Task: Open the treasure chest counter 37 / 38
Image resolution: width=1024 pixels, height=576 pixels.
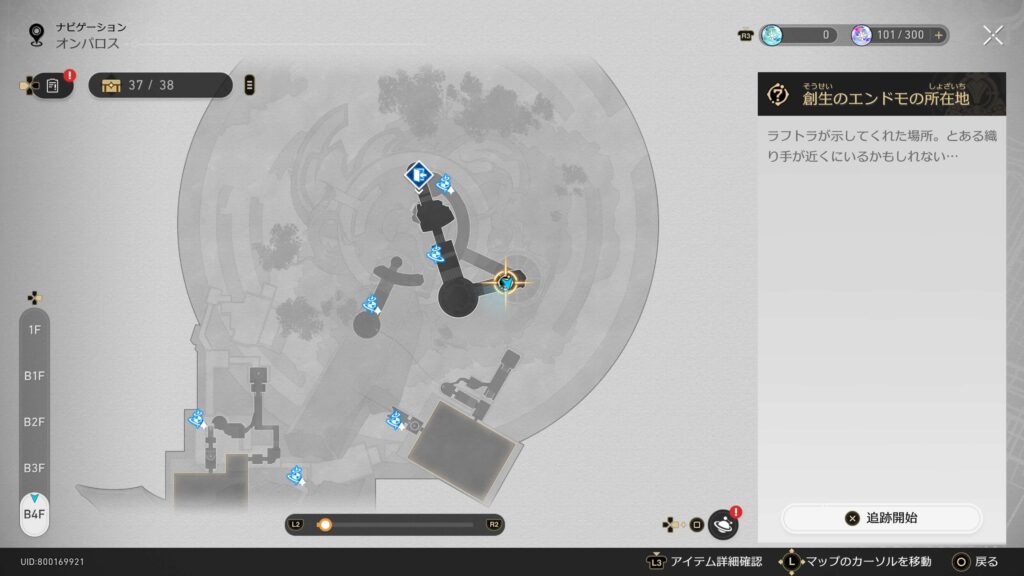Action: [x=160, y=85]
